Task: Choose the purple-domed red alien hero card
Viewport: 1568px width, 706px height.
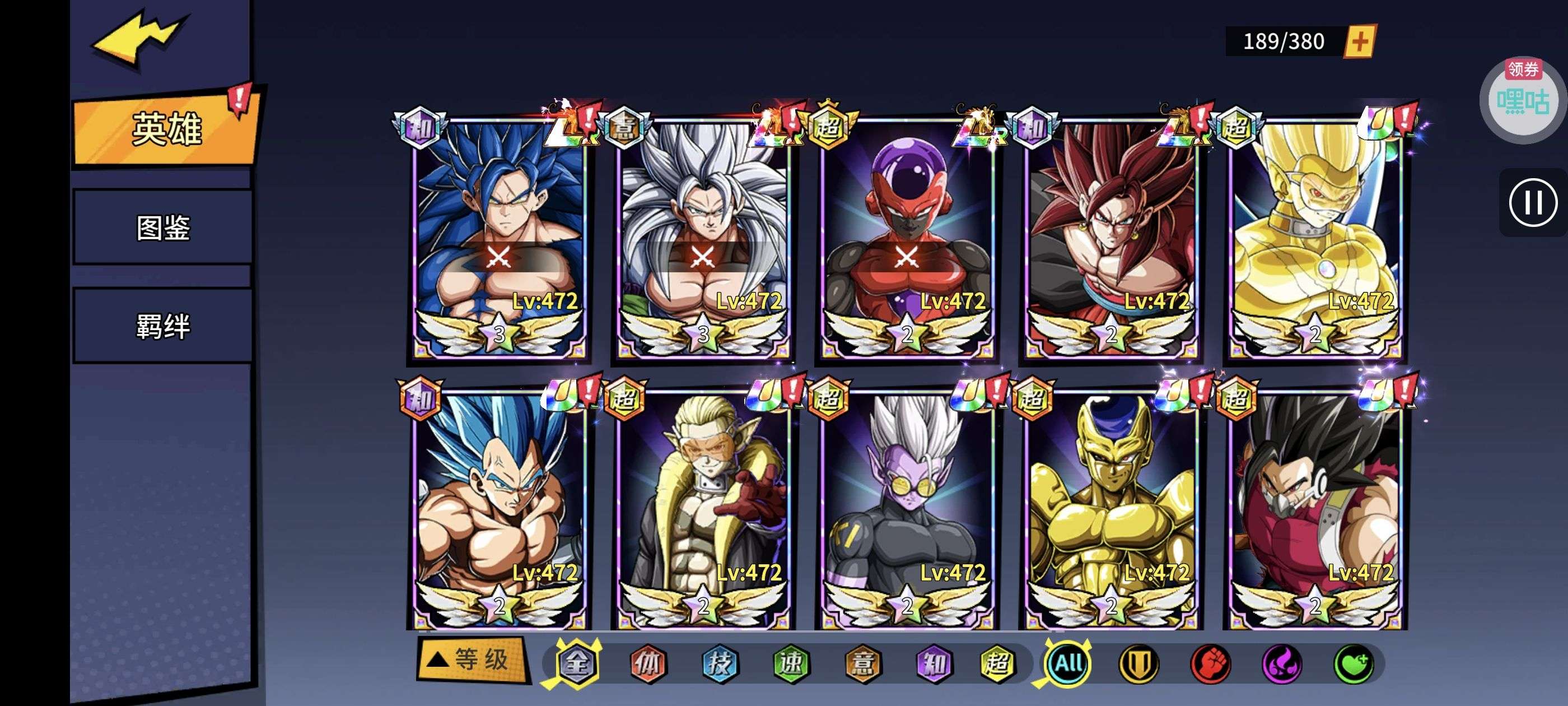Action: coord(906,238)
